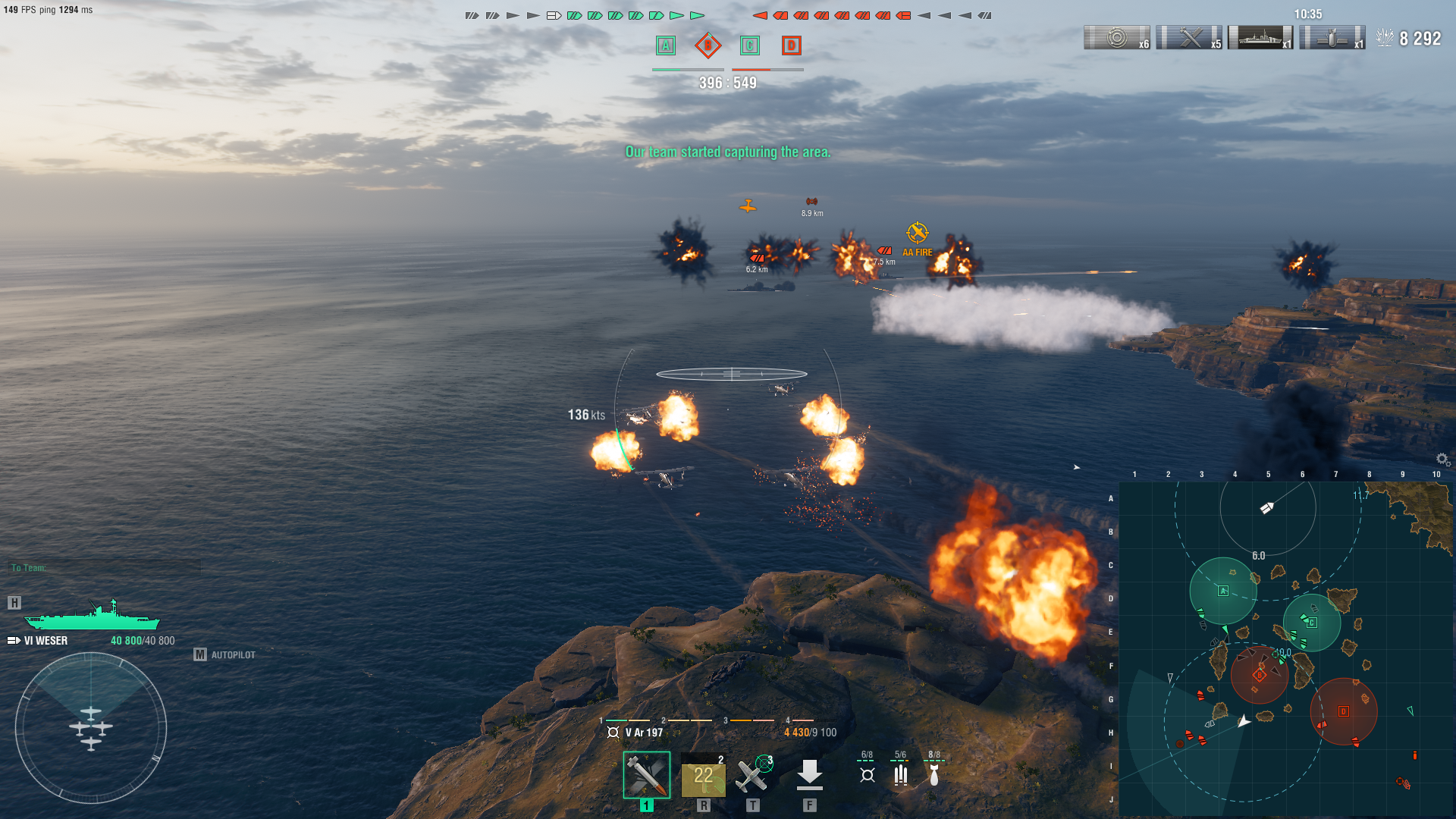Select the capture point C indicator
The image size is (1456, 819).
(749, 45)
